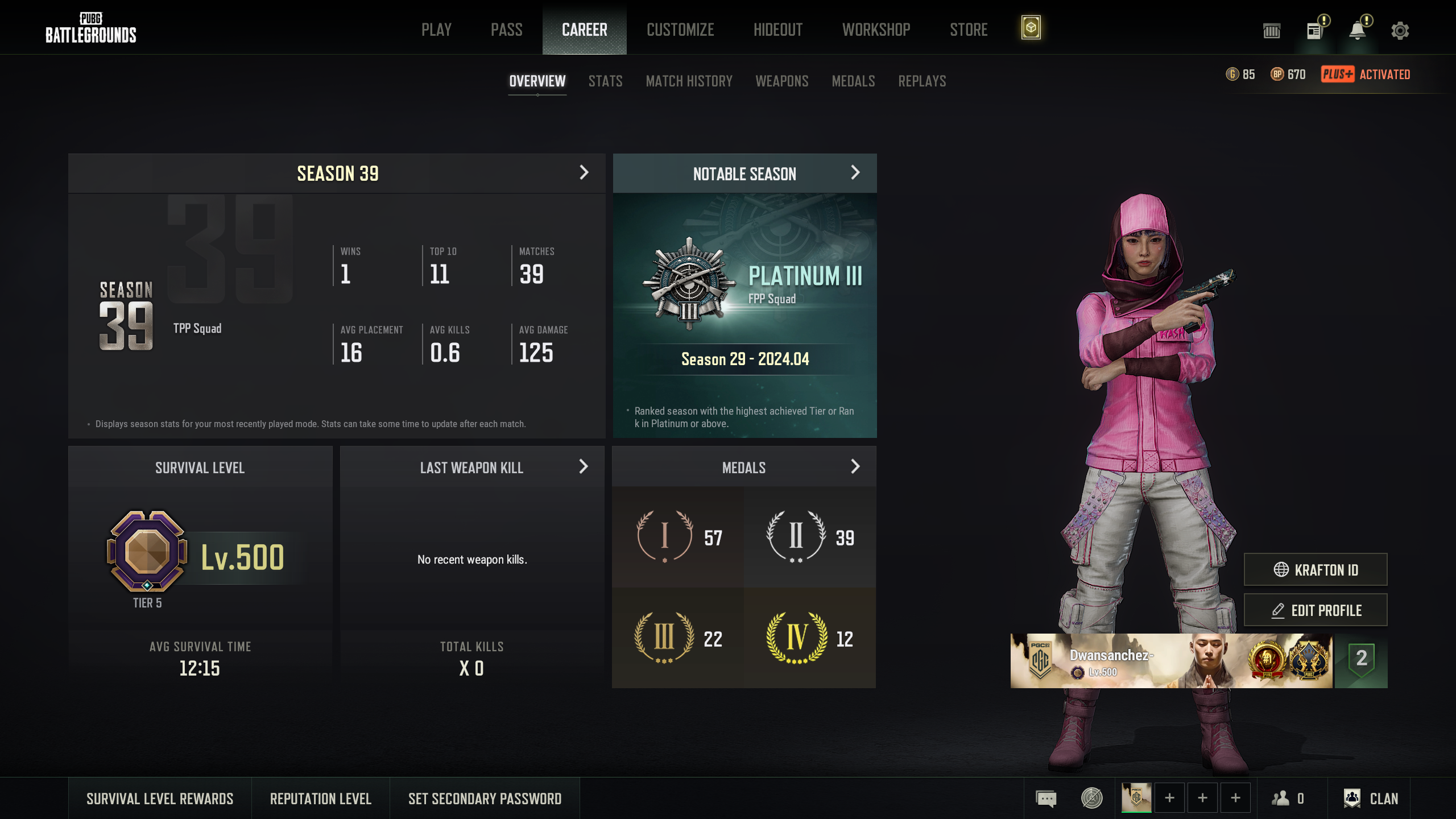Open the REPLAYS tab
Screen dimensions: 1456x819
922,81
